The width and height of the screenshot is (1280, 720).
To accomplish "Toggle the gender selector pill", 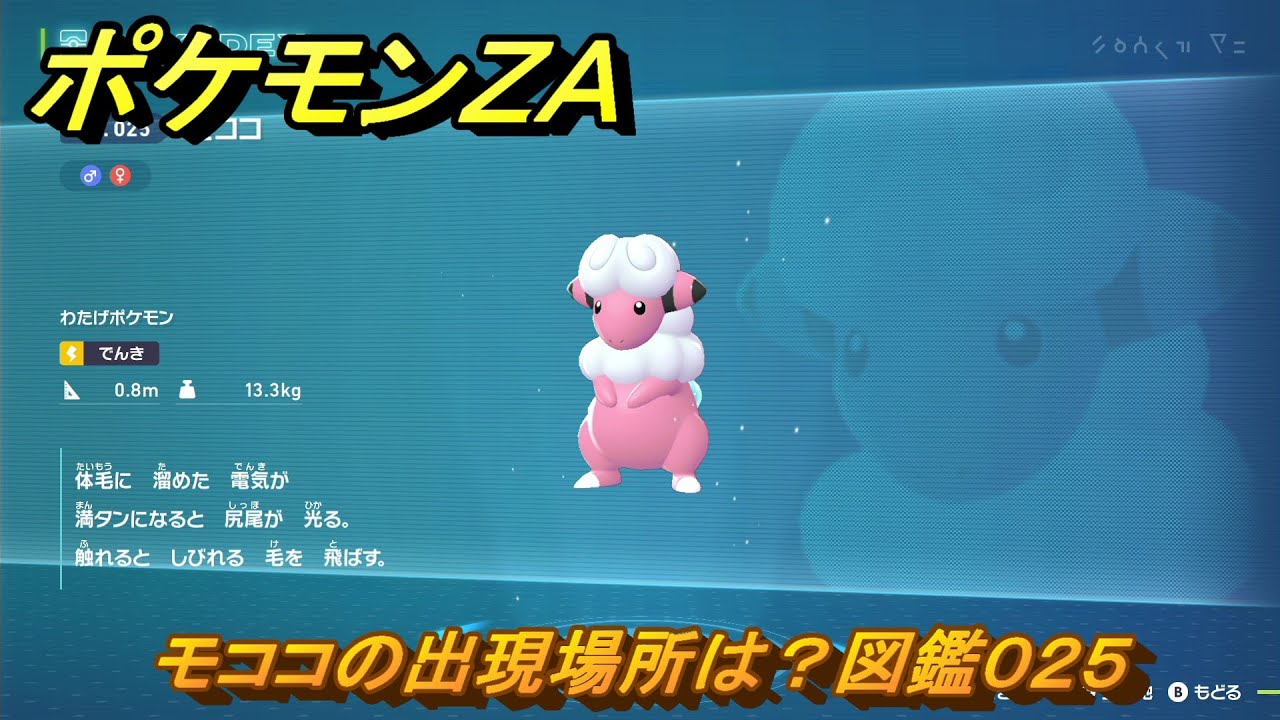I will [x=106, y=174].
